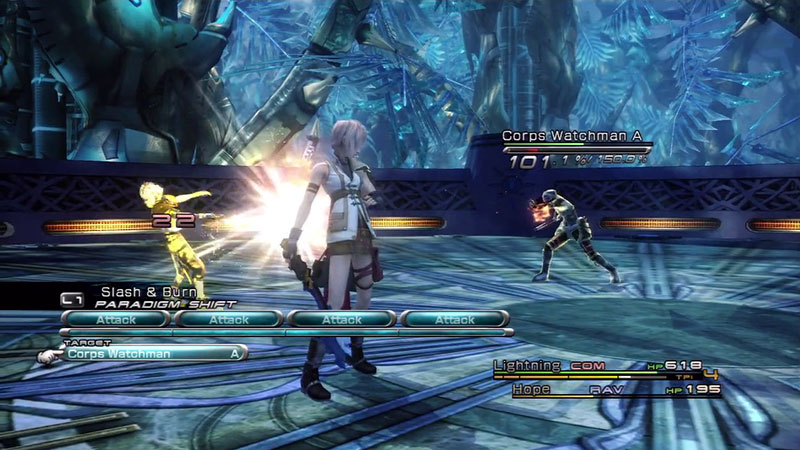Select Lightning's party status row
Image resolution: width=800 pixels, height=450 pixels.
pyautogui.click(x=605, y=368)
